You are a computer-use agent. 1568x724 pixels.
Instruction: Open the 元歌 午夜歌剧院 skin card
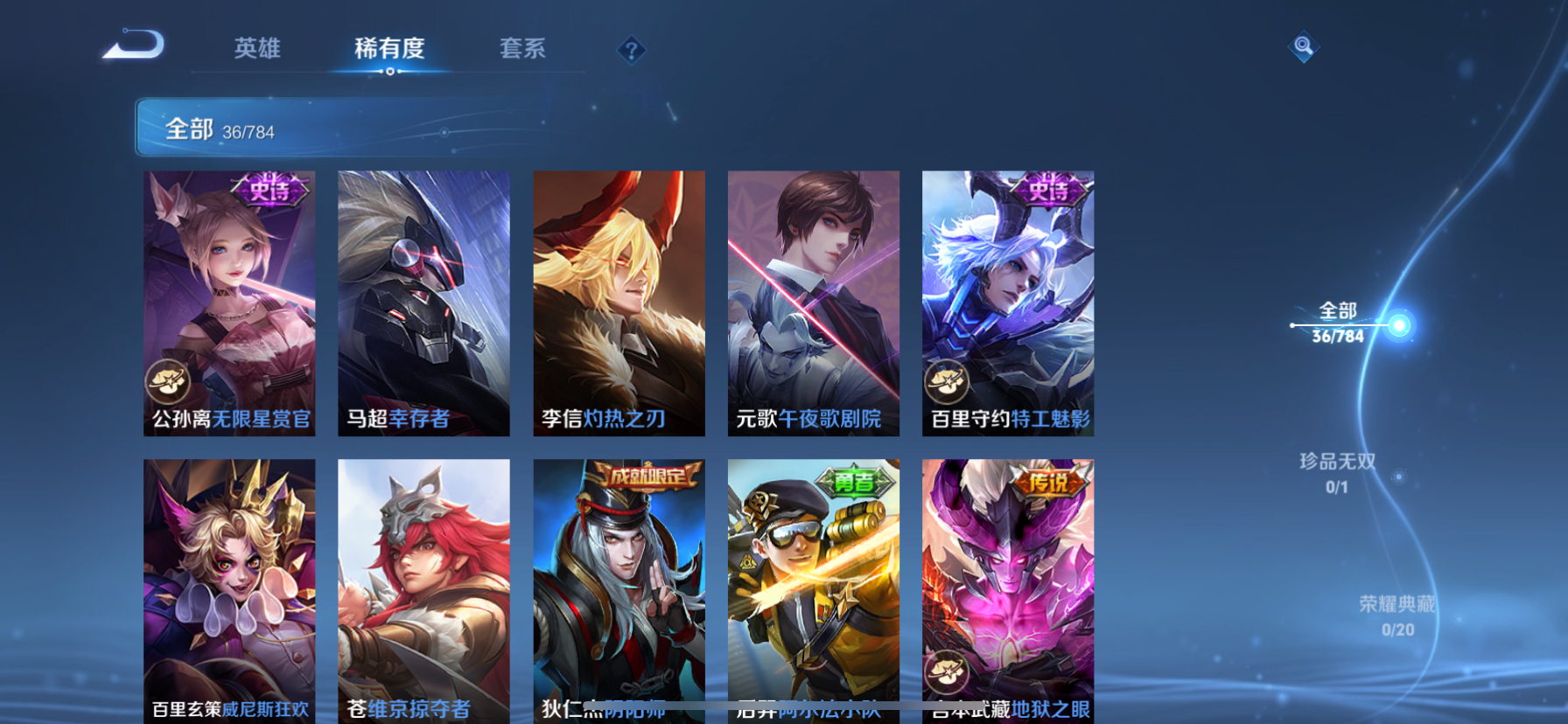[x=813, y=303]
